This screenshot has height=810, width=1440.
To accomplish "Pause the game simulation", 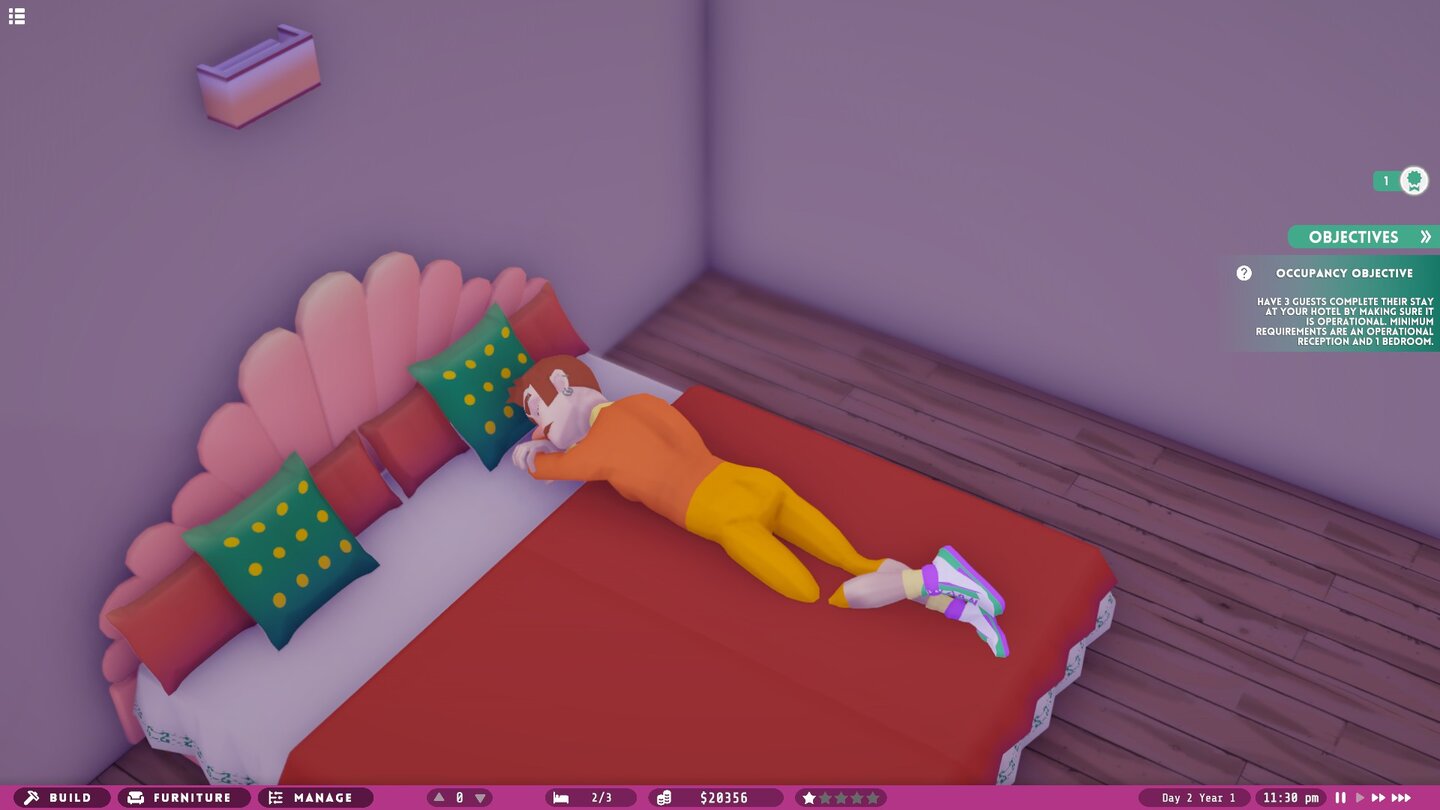I will click(x=1340, y=797).
